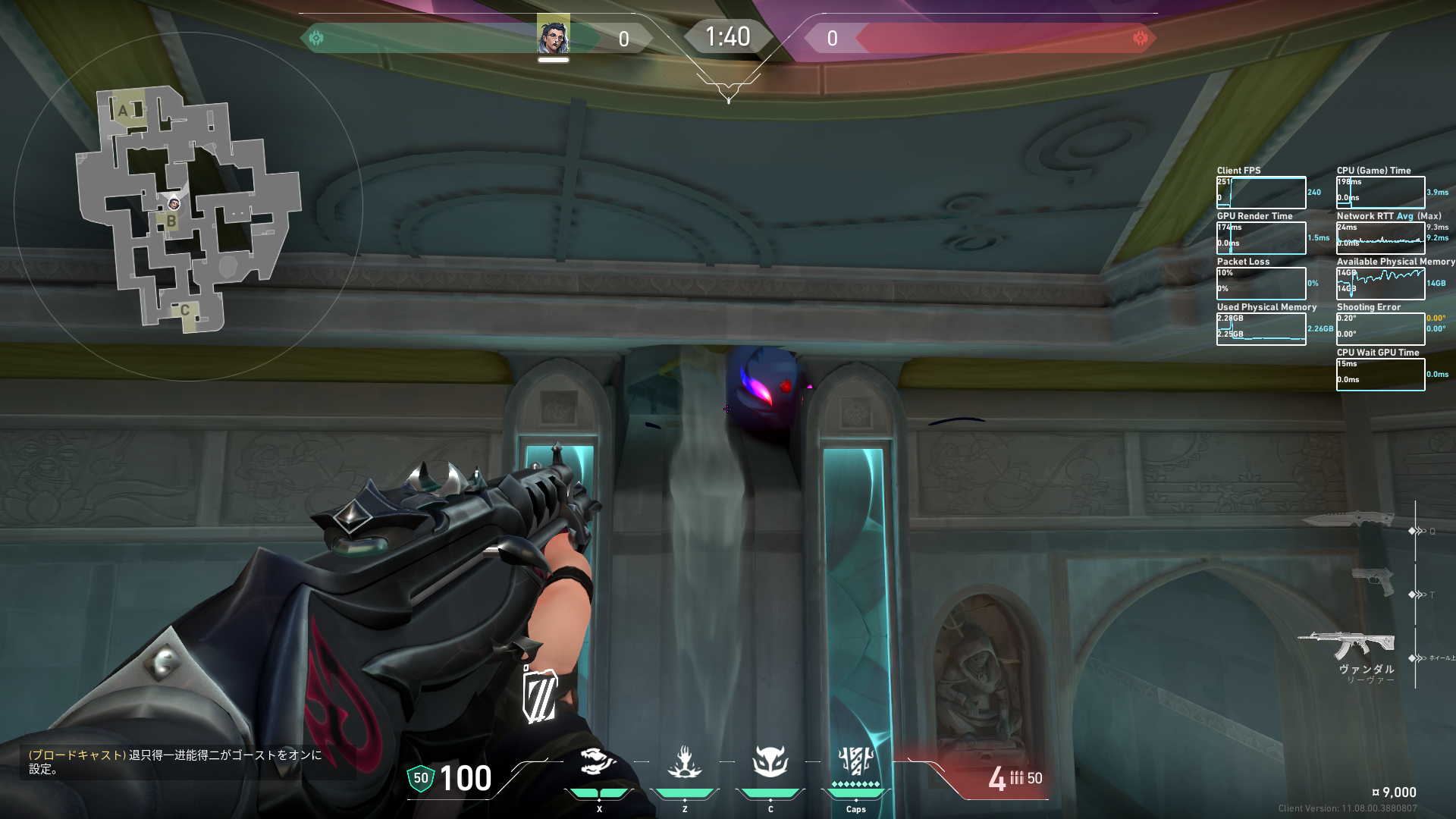The width and height of the screenshot is (1456, 819).
Task: Click the Shooting Error graph
Action: [1380, 329]
